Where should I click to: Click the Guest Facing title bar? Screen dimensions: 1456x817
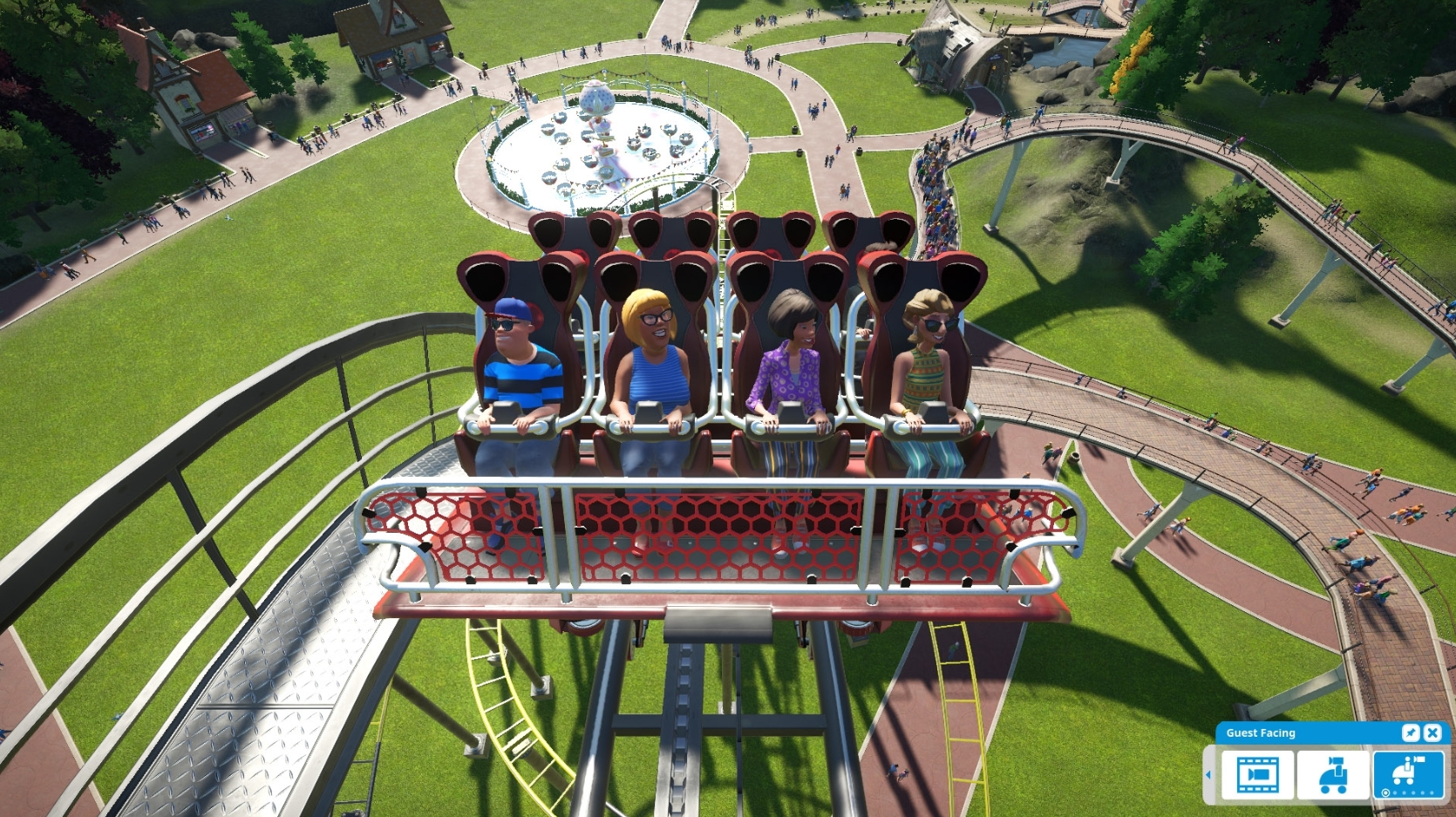coord(1260,732)
